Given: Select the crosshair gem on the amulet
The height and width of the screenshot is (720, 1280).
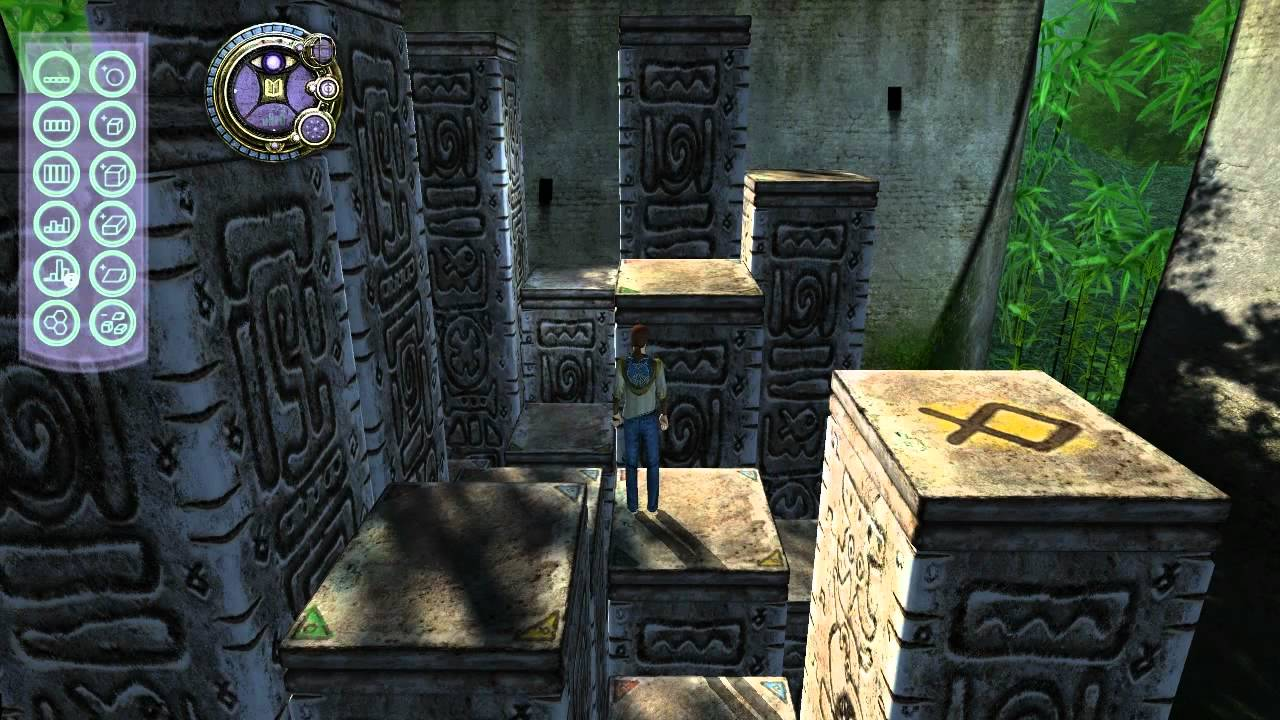Looking at the screenshot, I should tap(320, 49).
